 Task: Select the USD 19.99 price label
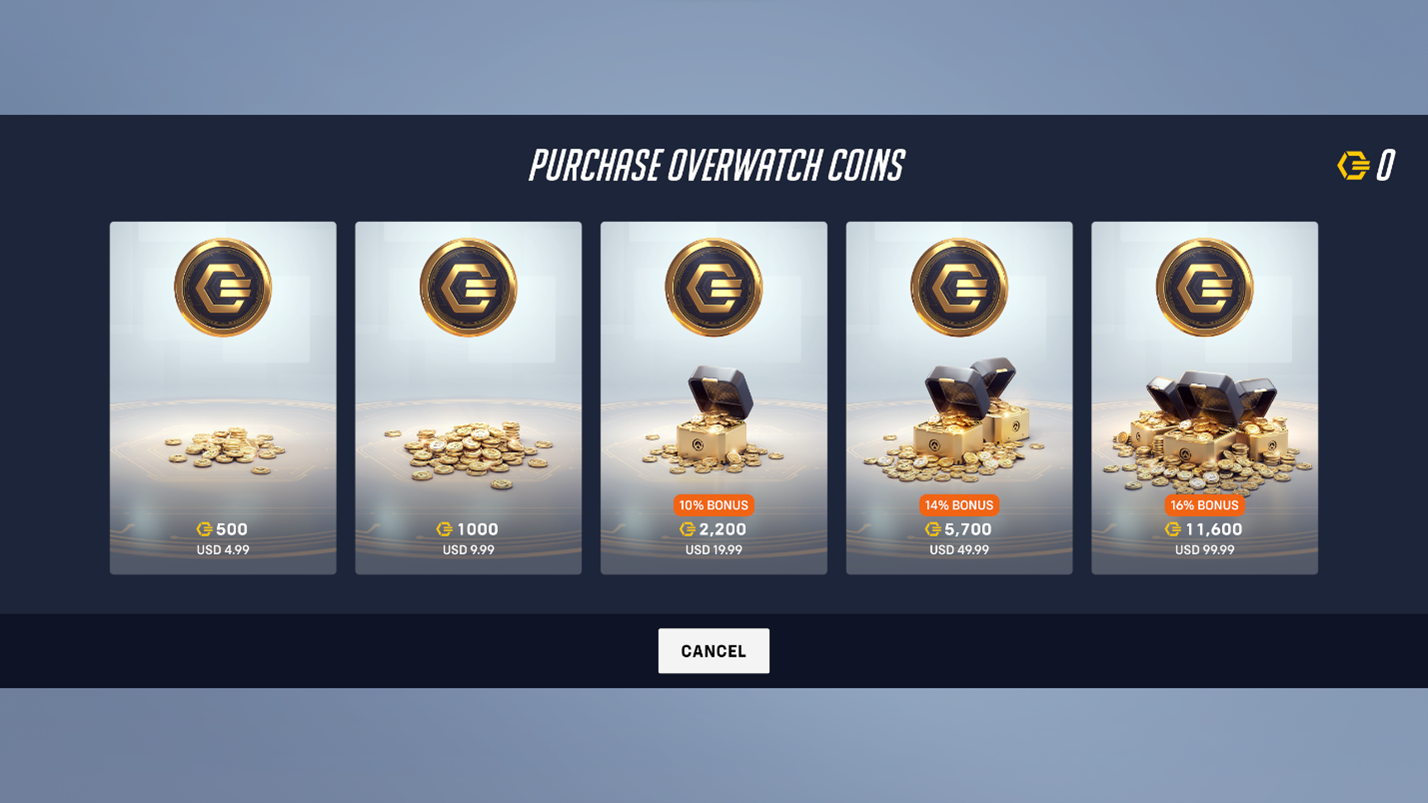tap(713, 549)
